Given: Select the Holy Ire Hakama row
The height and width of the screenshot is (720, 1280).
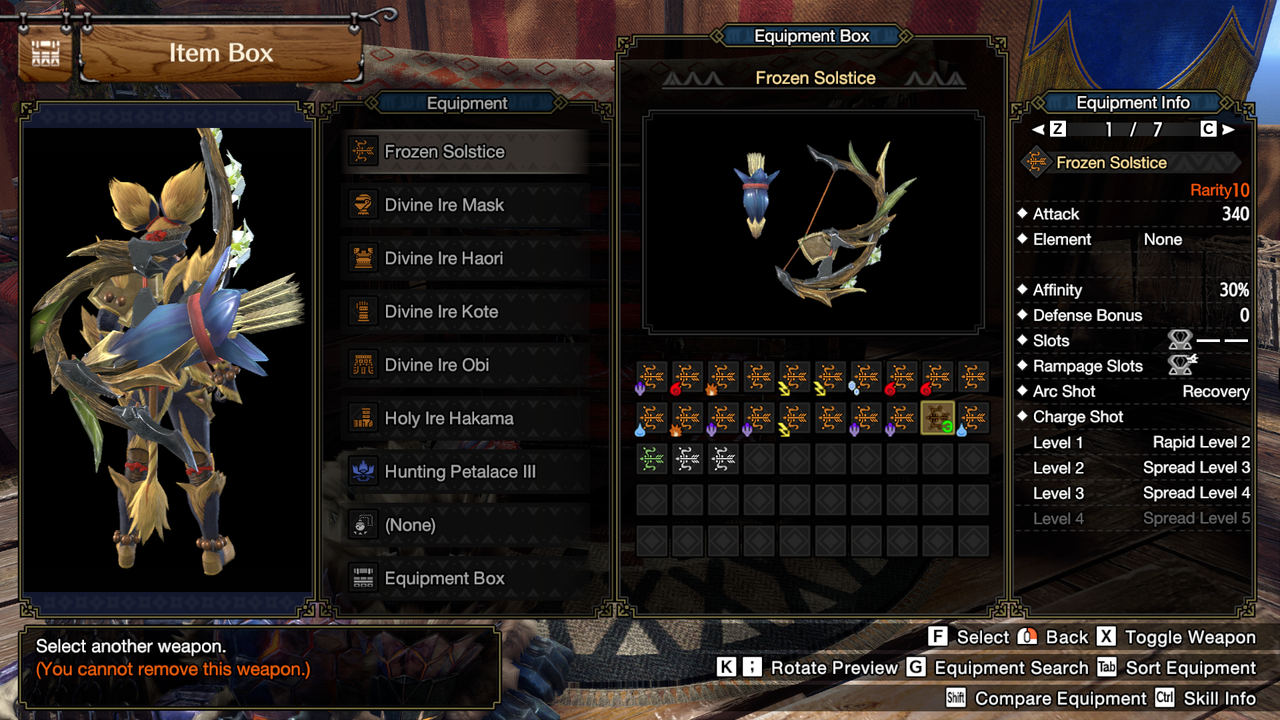Looking at the screenshot, I should [449, 418].
